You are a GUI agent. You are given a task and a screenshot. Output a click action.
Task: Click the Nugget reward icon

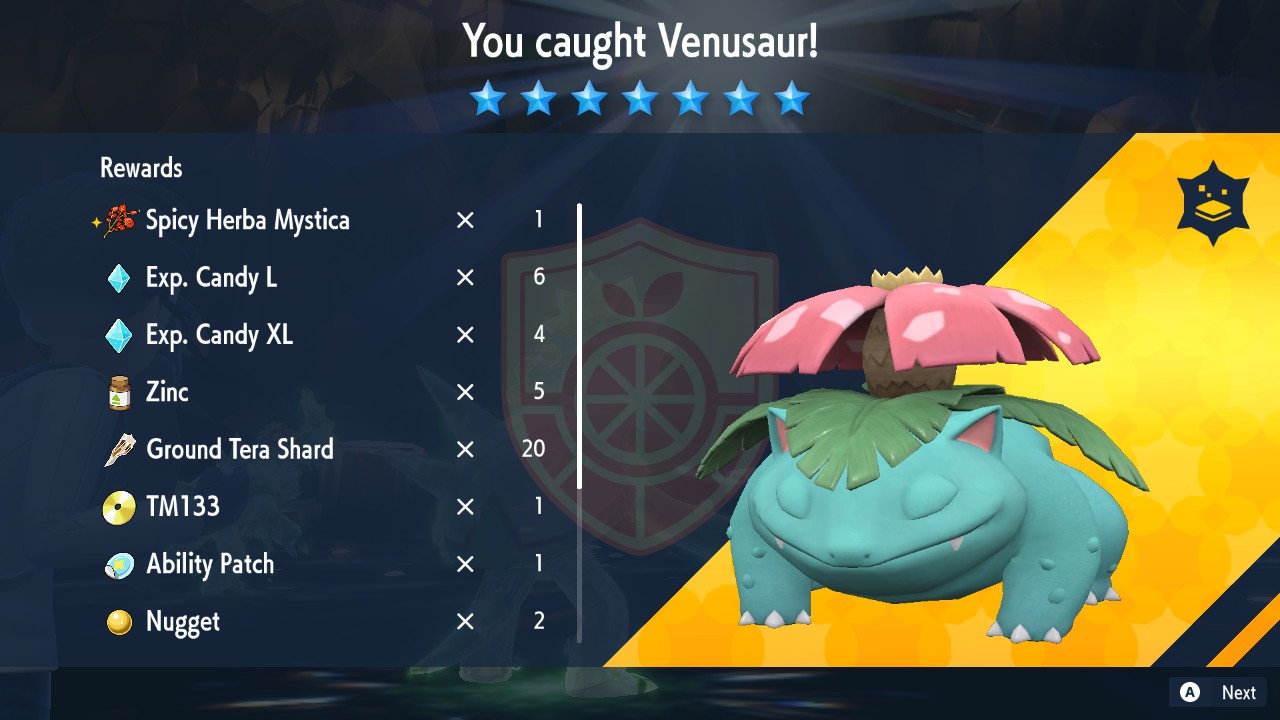[118, 621]
